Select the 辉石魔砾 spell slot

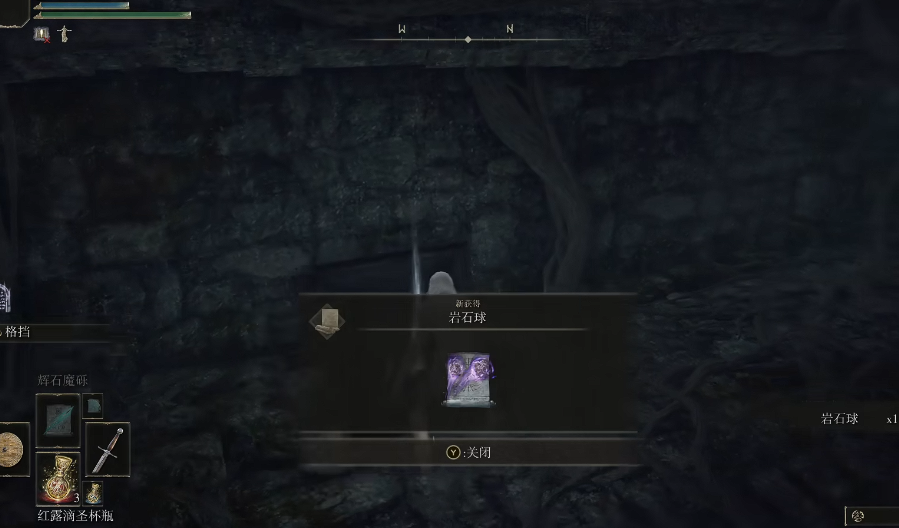(57, 420)
